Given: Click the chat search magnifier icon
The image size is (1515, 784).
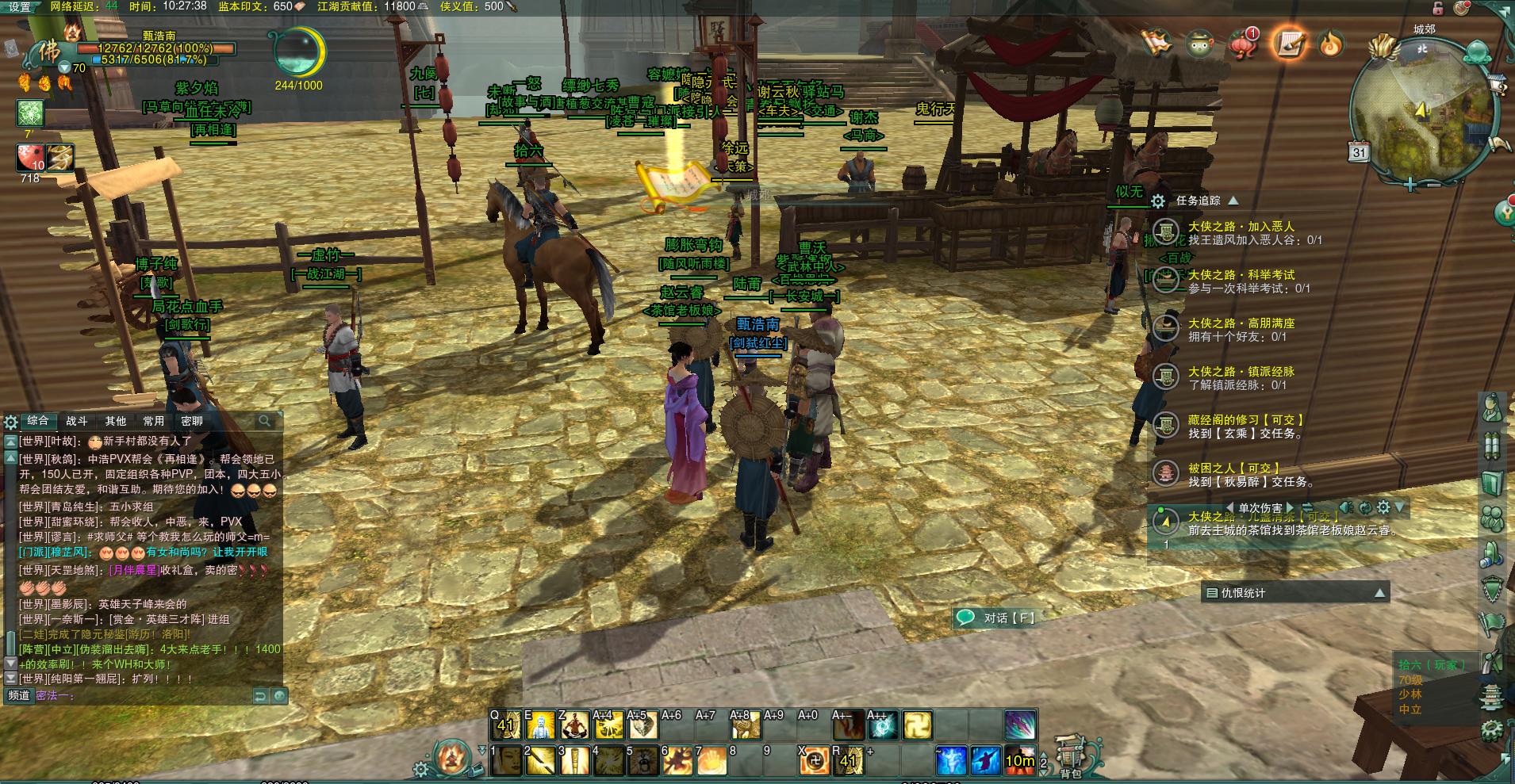Looking at the screenshot, I should pos(265,421).
